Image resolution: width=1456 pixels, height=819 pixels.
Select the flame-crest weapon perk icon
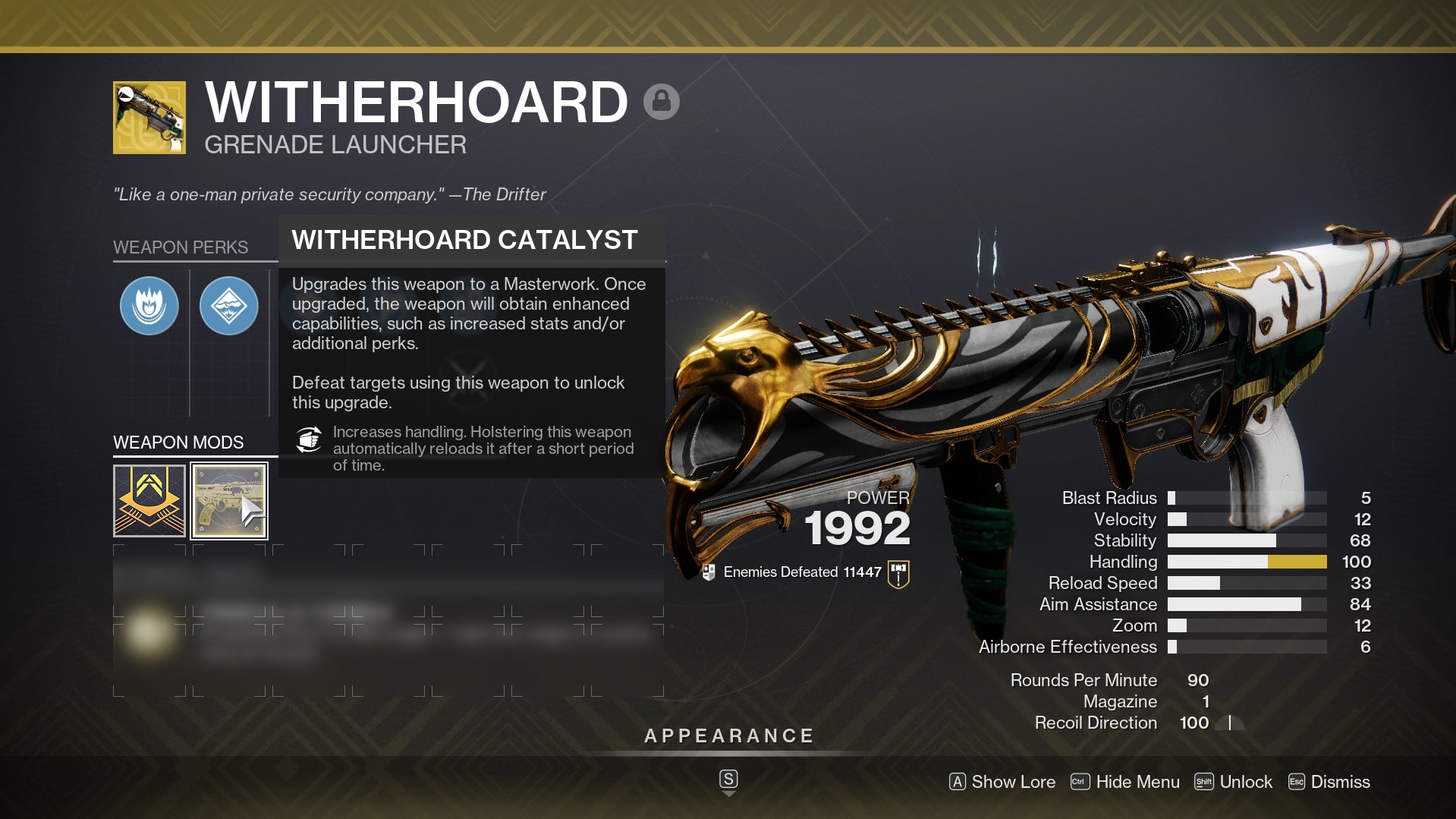149,306
